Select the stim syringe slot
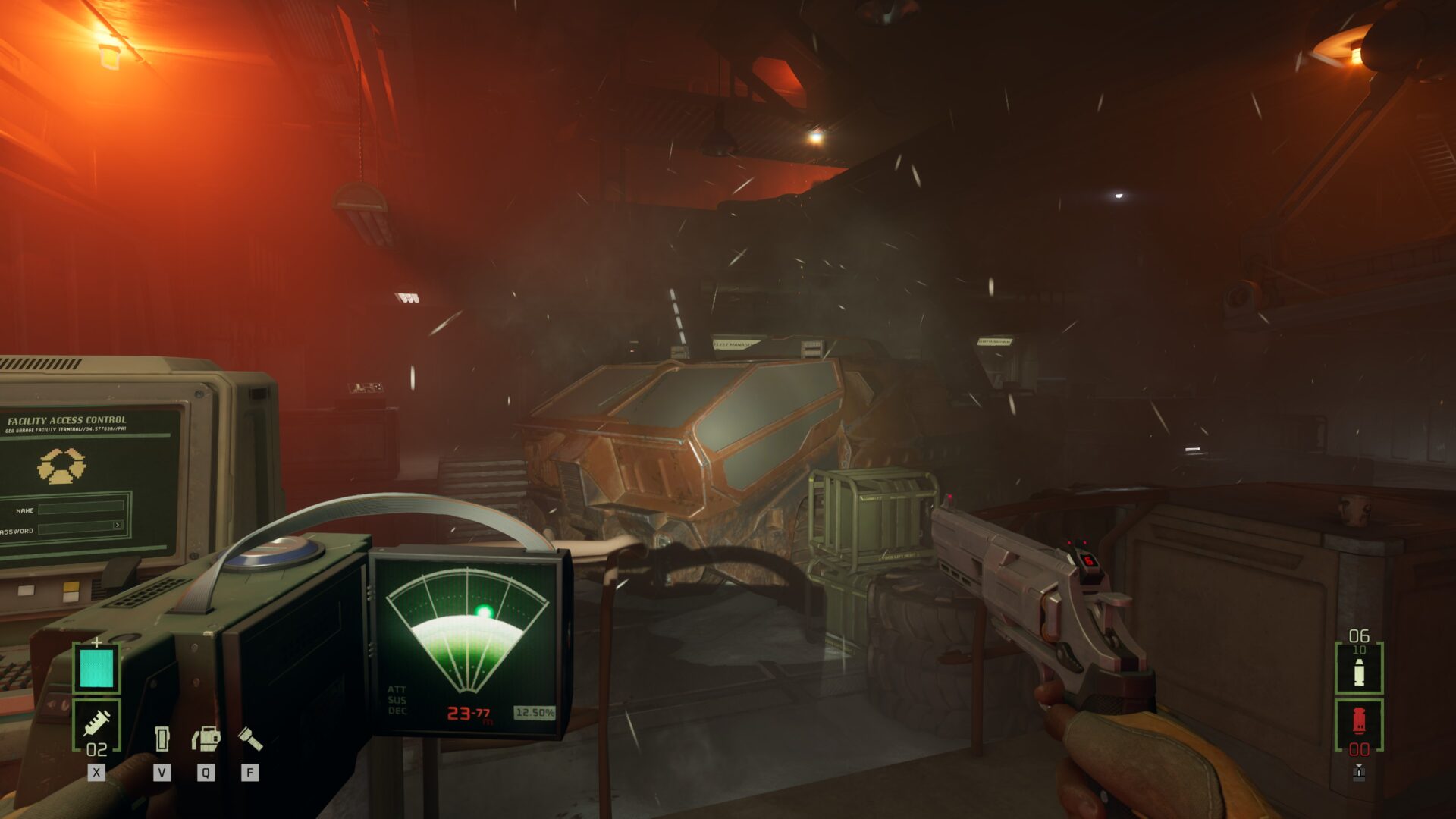The width and height of the screenshot is (1456, 819). (96, 723)
